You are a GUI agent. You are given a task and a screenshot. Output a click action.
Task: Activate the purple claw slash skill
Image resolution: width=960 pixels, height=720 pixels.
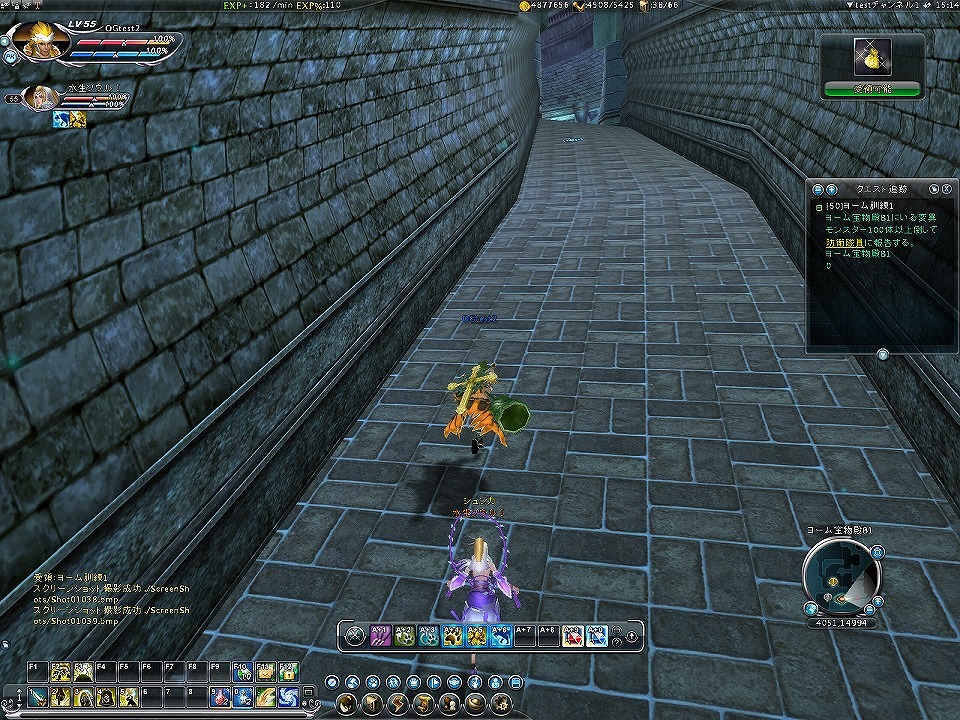click(380, 635)
